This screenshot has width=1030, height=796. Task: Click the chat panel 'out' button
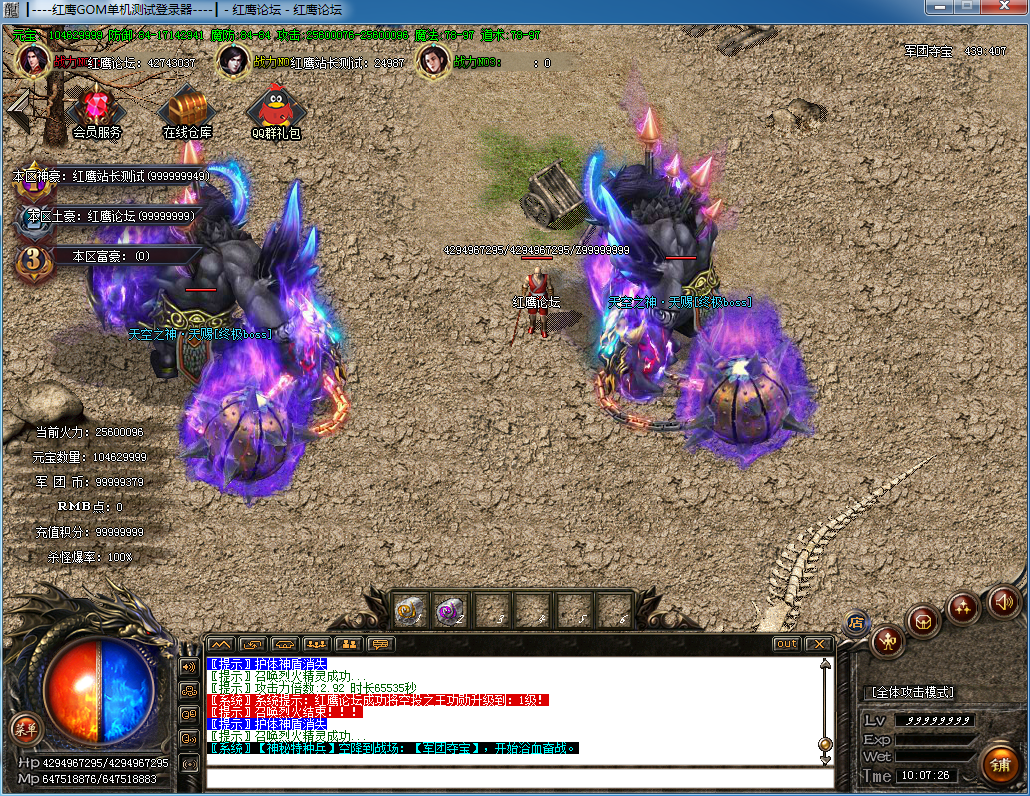point(787,644)
